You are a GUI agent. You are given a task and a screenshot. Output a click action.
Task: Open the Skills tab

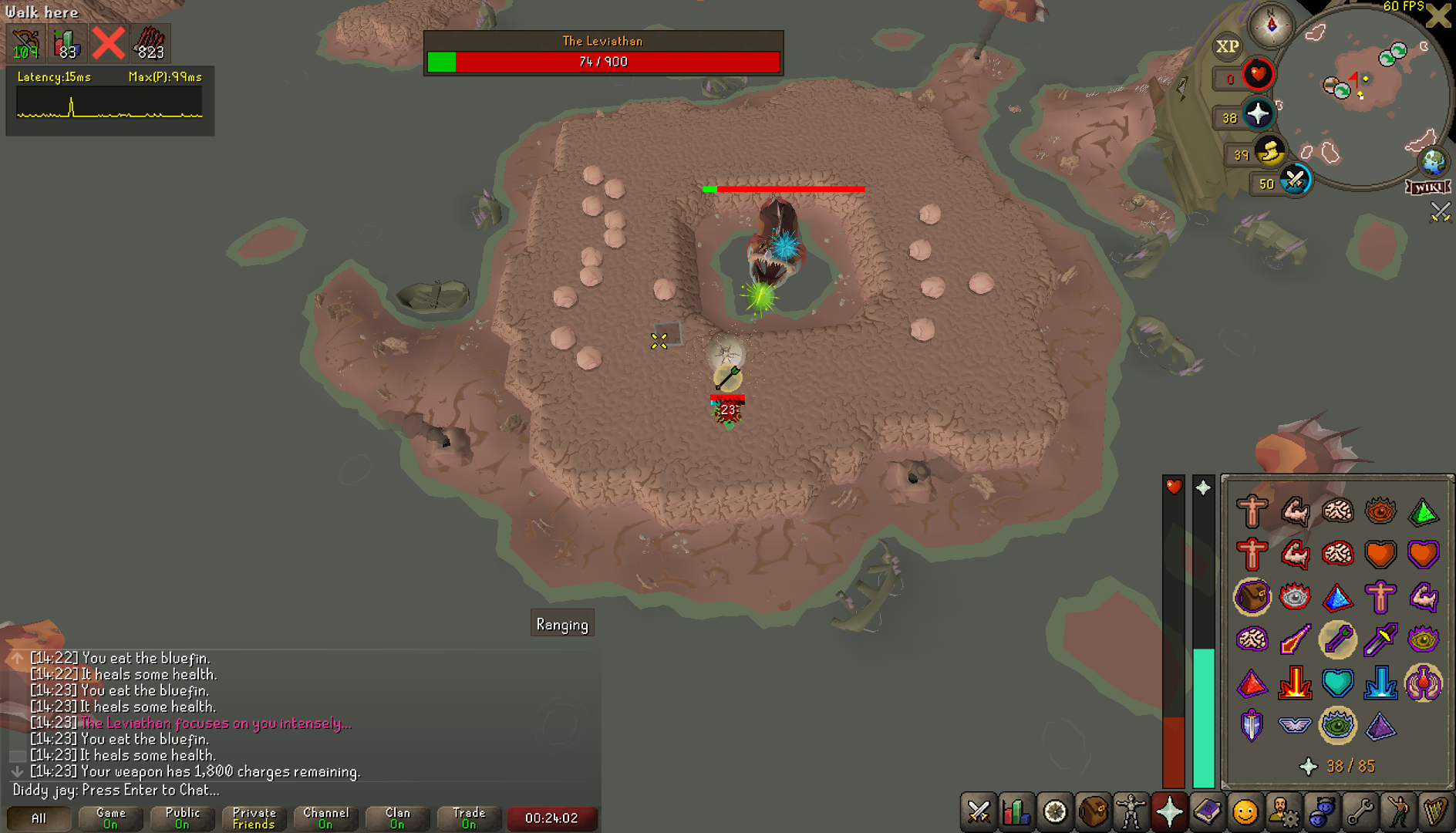[1016, 812]
